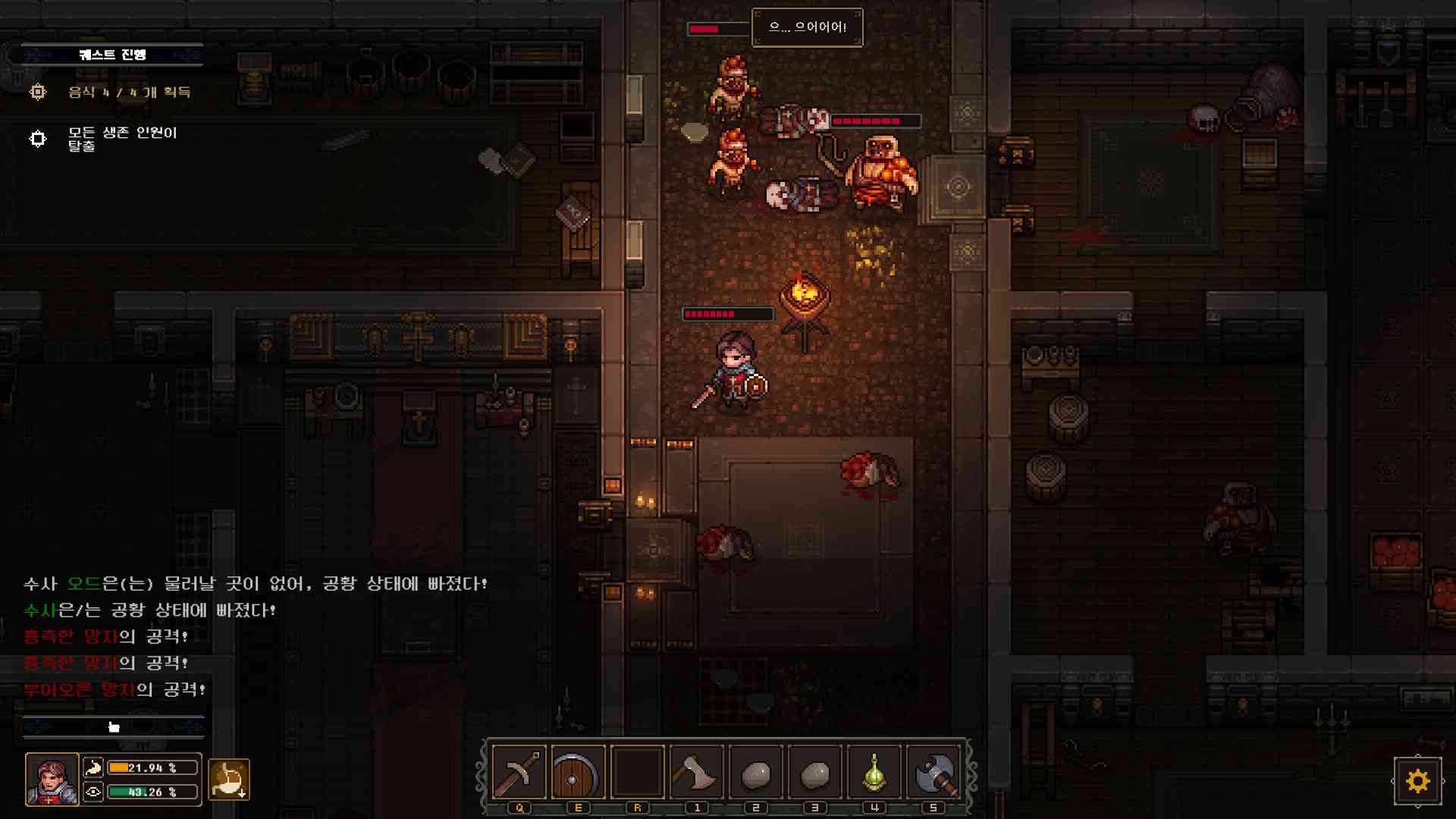
Task: Collapse the '퀘스트 진행' quest panel header
Action: coord(112,54)
